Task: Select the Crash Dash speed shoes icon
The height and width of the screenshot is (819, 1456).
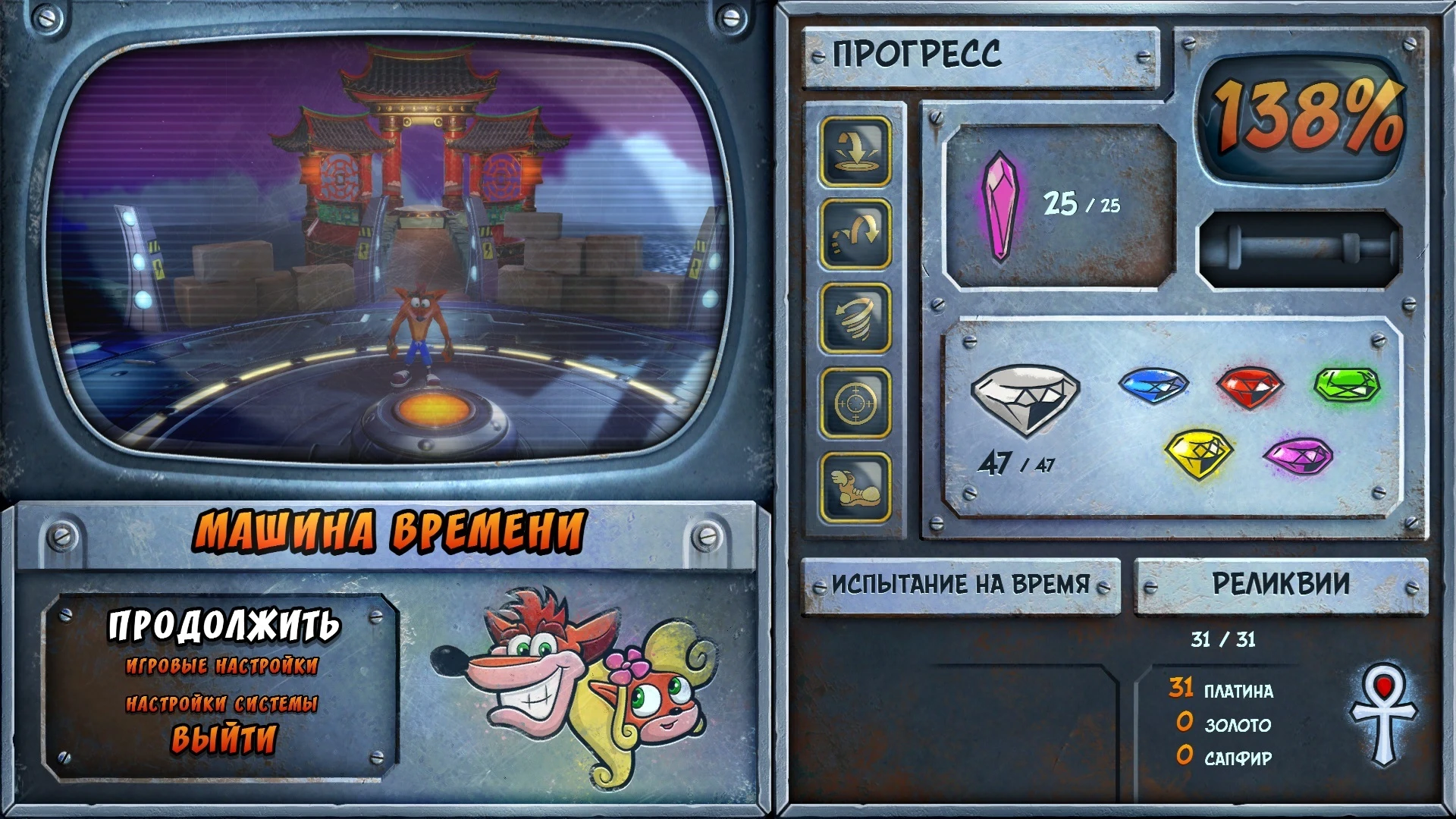Action: [x=854, y=485]
